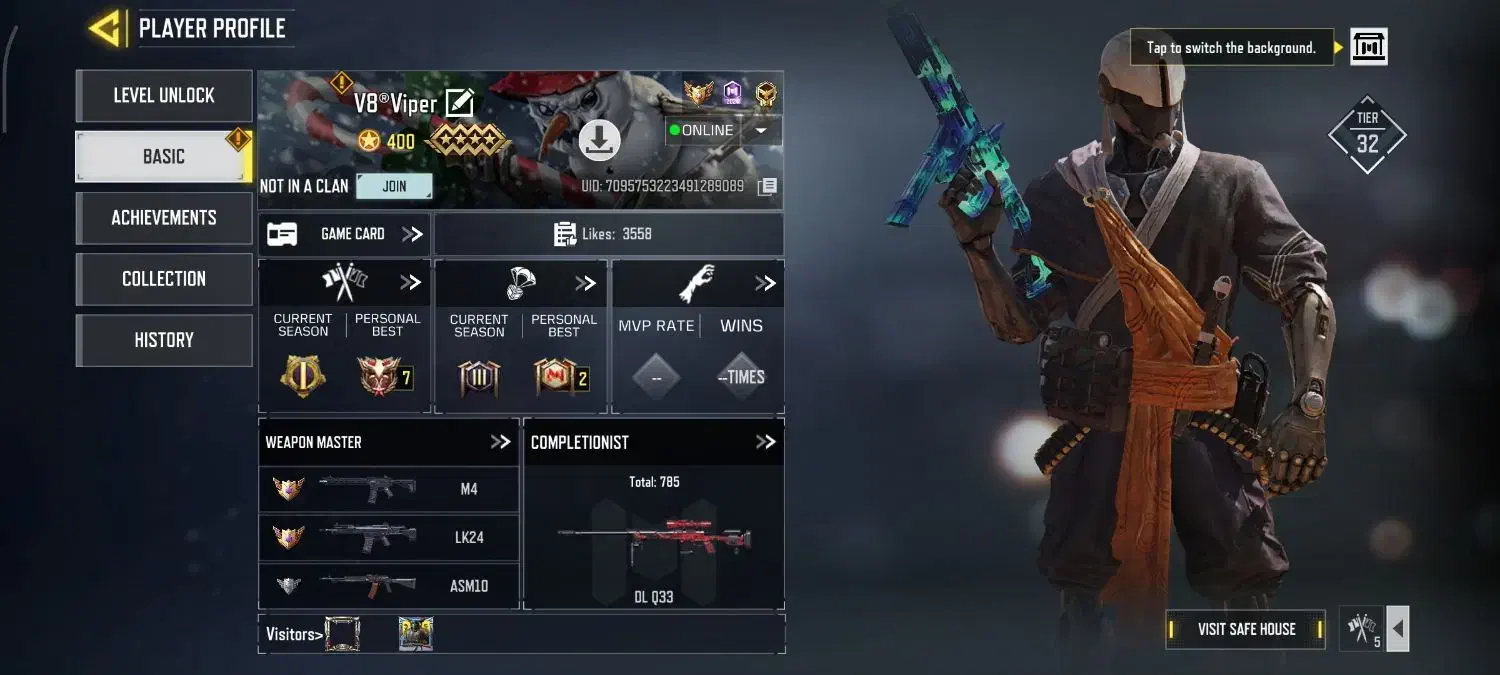Switch to the Collection tab
The width and height of the screenshot is (1500, 675).
point(164,279)
